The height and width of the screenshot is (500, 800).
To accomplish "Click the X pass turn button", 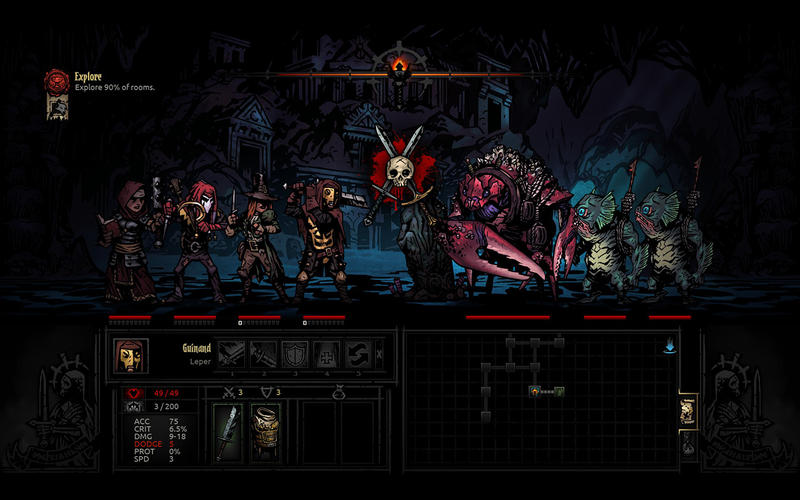I will pos(379,354).
